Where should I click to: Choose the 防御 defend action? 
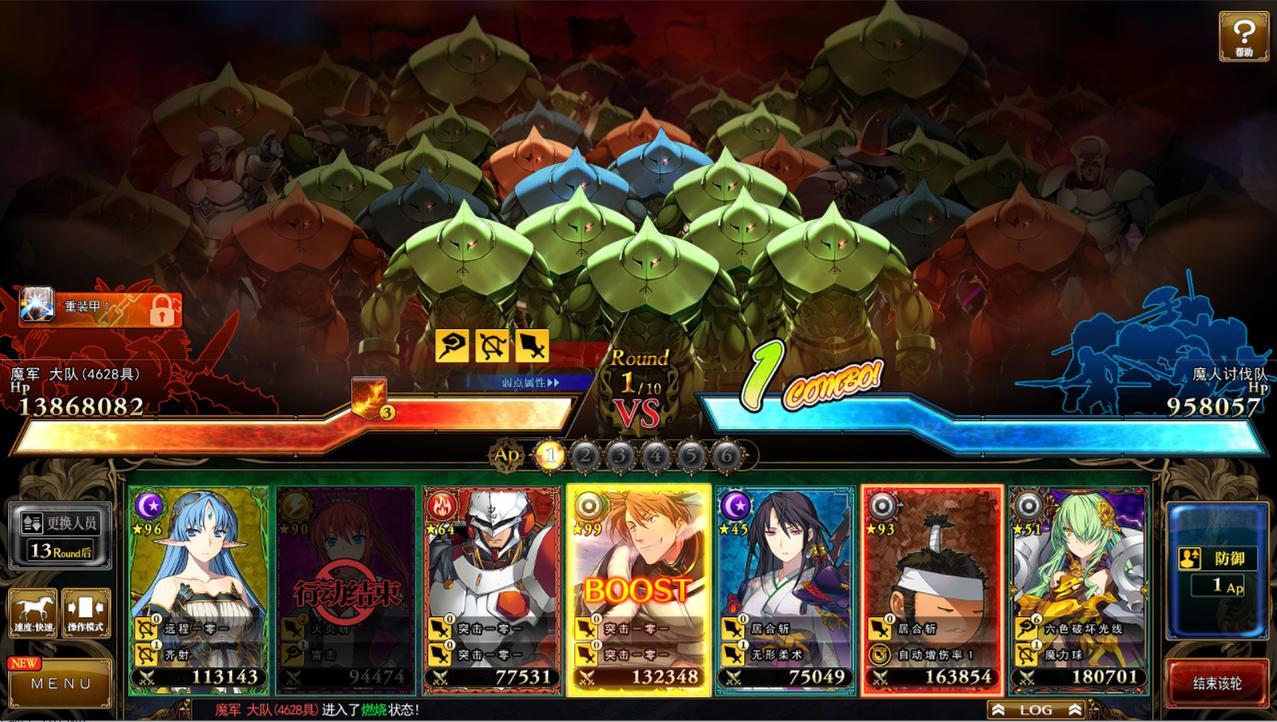coord(1216,570)
